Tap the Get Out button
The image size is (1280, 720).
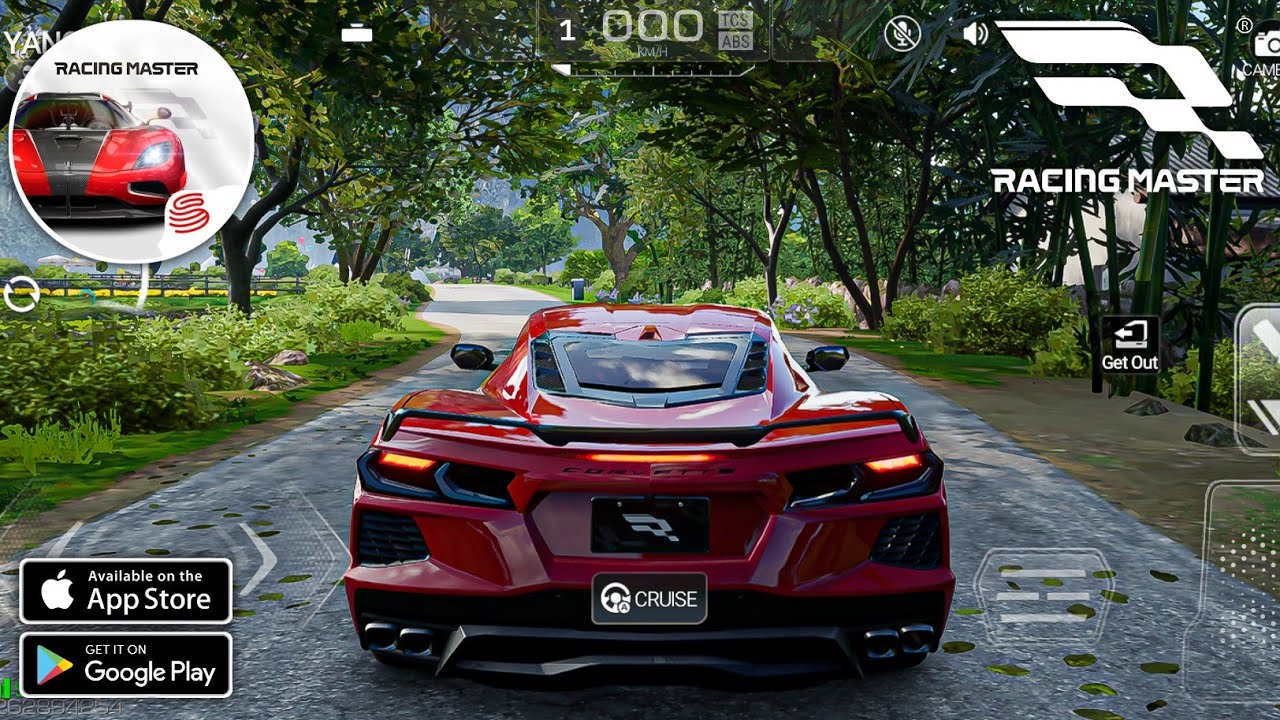[1130, 346]
